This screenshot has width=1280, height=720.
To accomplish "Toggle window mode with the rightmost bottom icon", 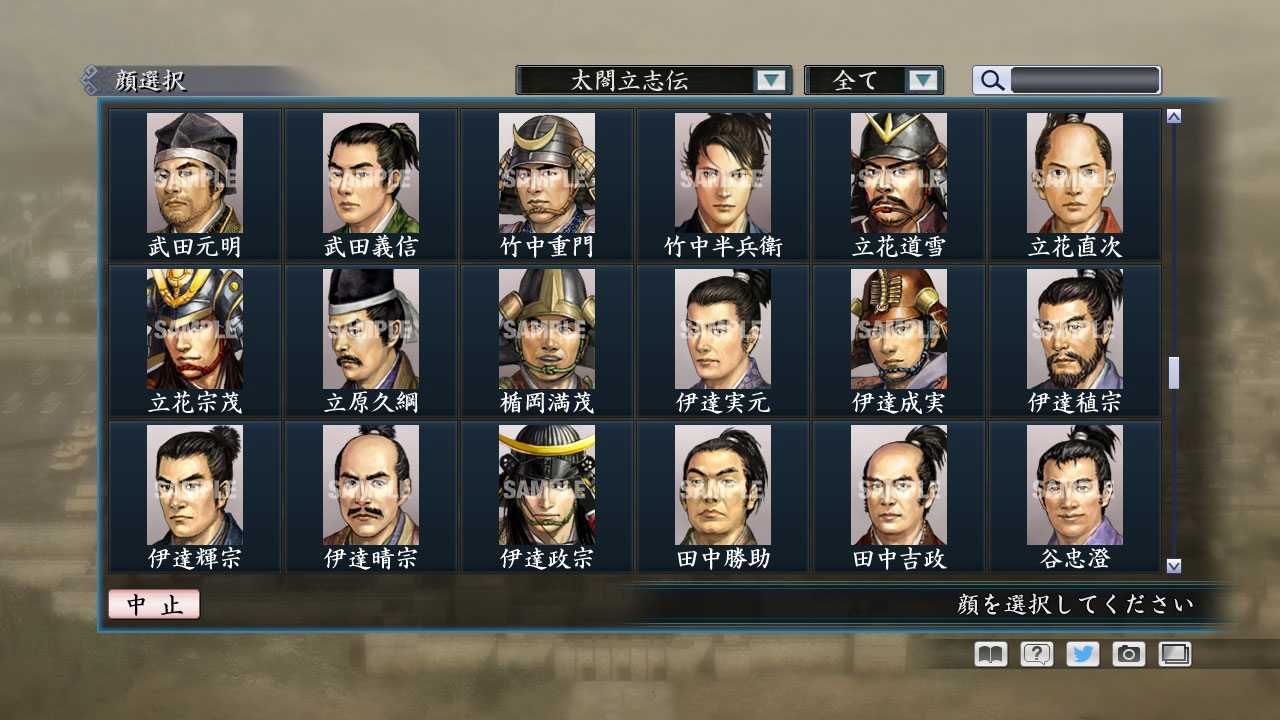I will click(1174, 654).
